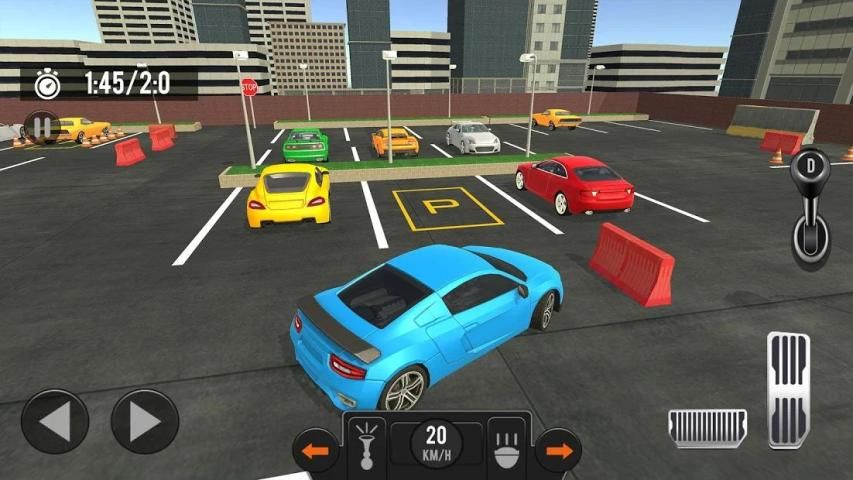Screen dimensions: 853x480
Task: Tap the brake pedal
Action: point(707,427)
